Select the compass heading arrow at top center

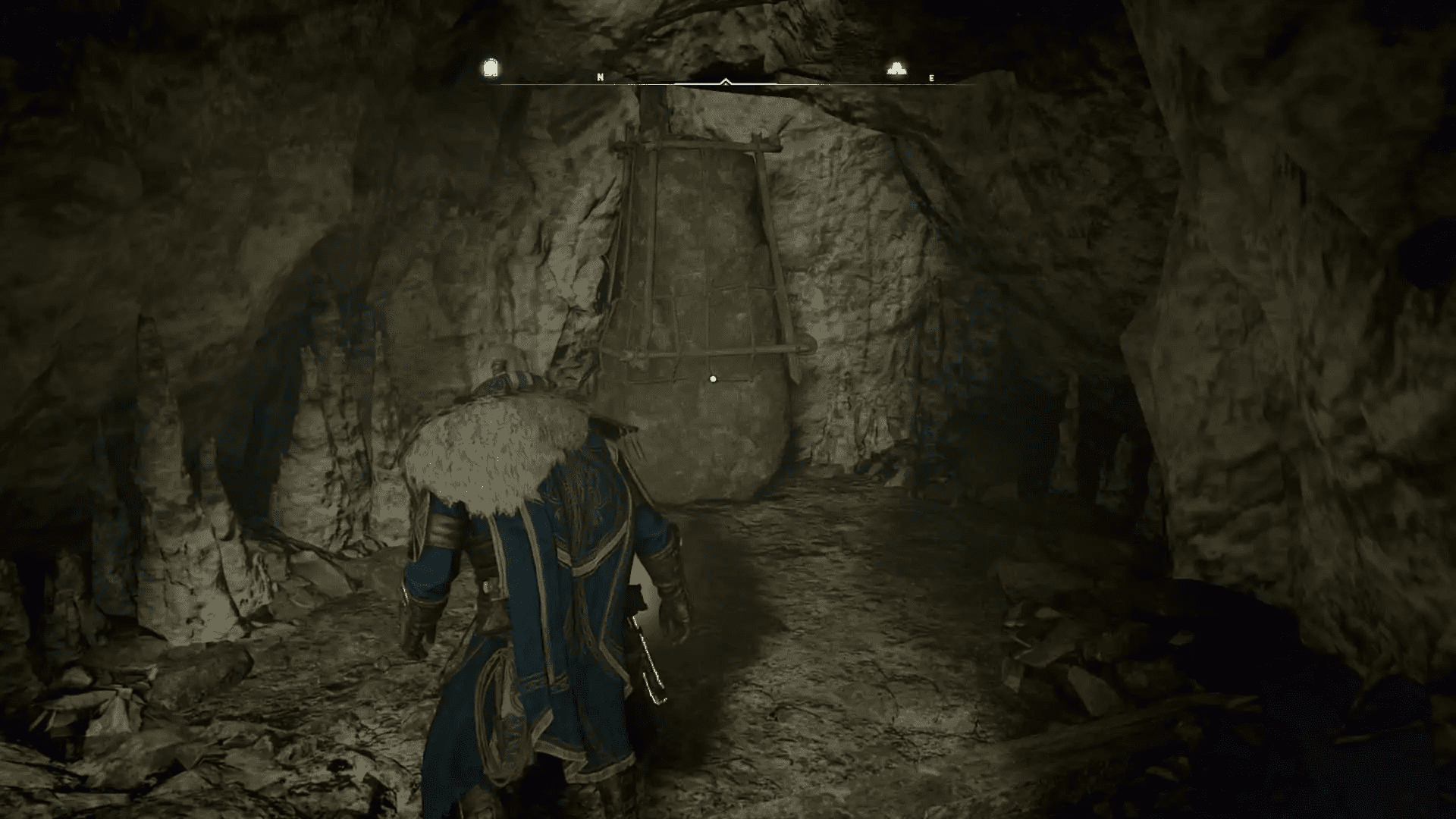(727, 80)
